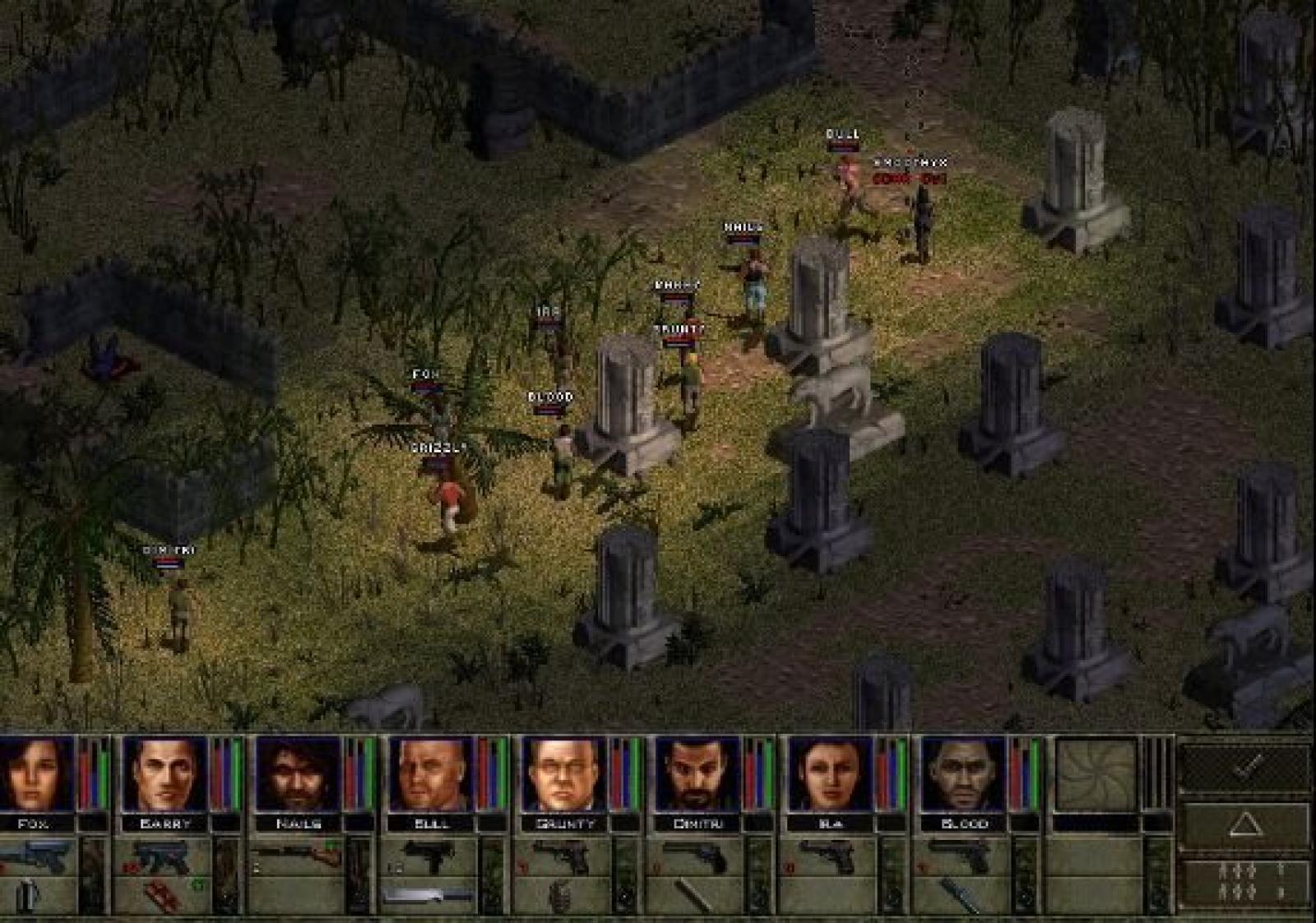Screen dimensions: 1316x923
Task: Select Ira's pistol weapon slot
Action: tap(829, 856)
